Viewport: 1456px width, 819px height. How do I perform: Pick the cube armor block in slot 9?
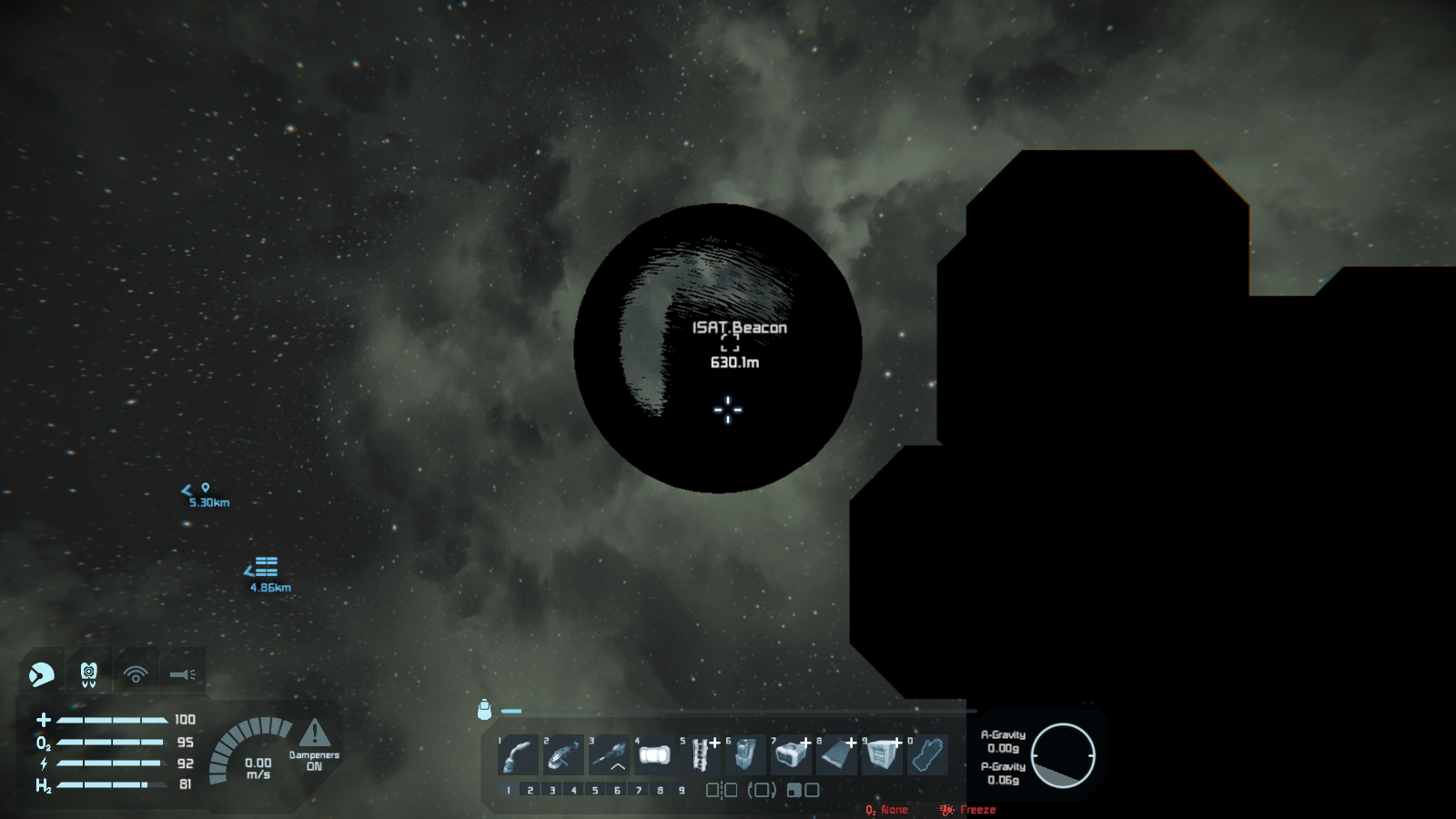click(881, 755)
